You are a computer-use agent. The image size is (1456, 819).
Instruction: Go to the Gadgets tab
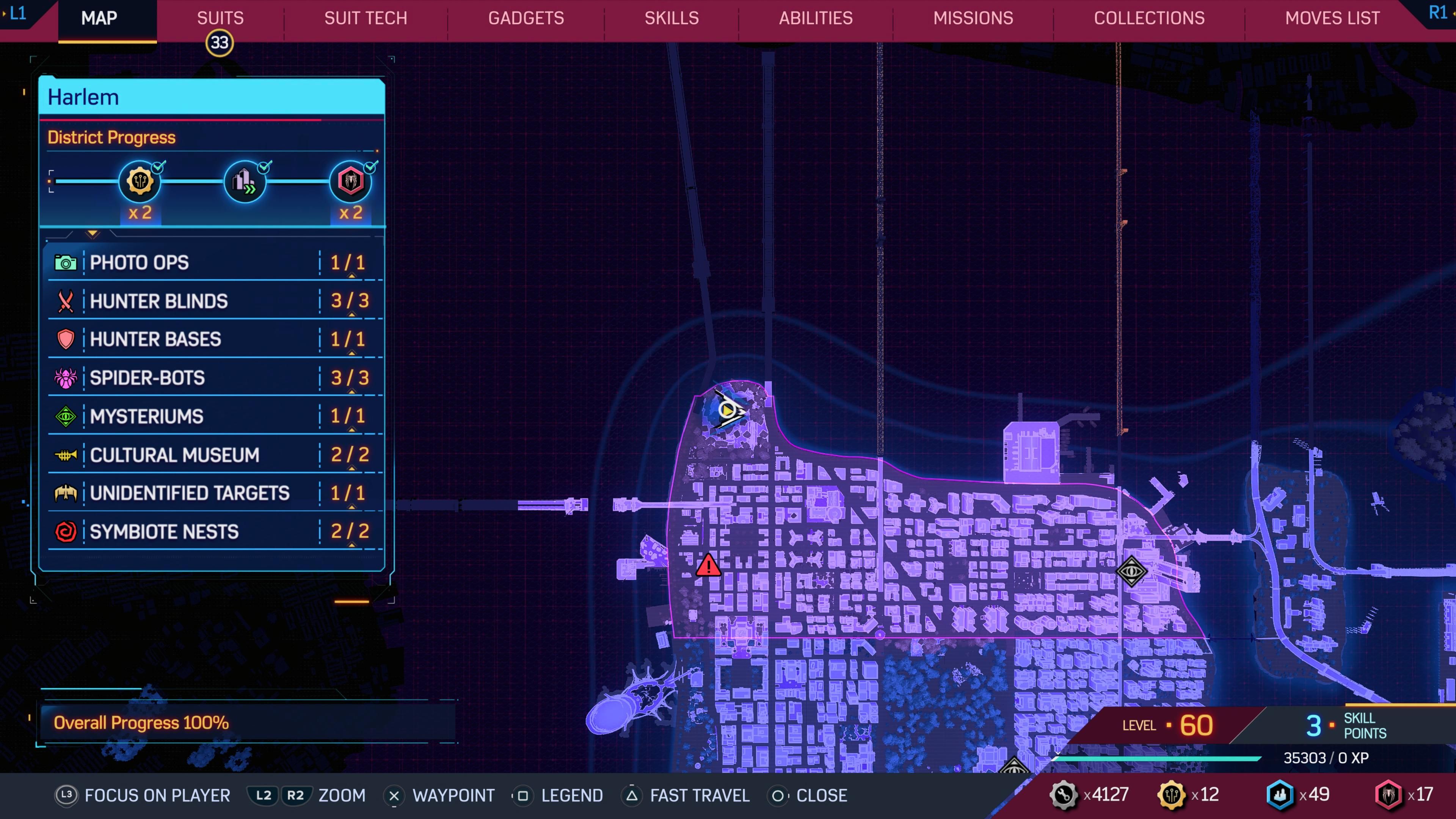pos(526,18)
